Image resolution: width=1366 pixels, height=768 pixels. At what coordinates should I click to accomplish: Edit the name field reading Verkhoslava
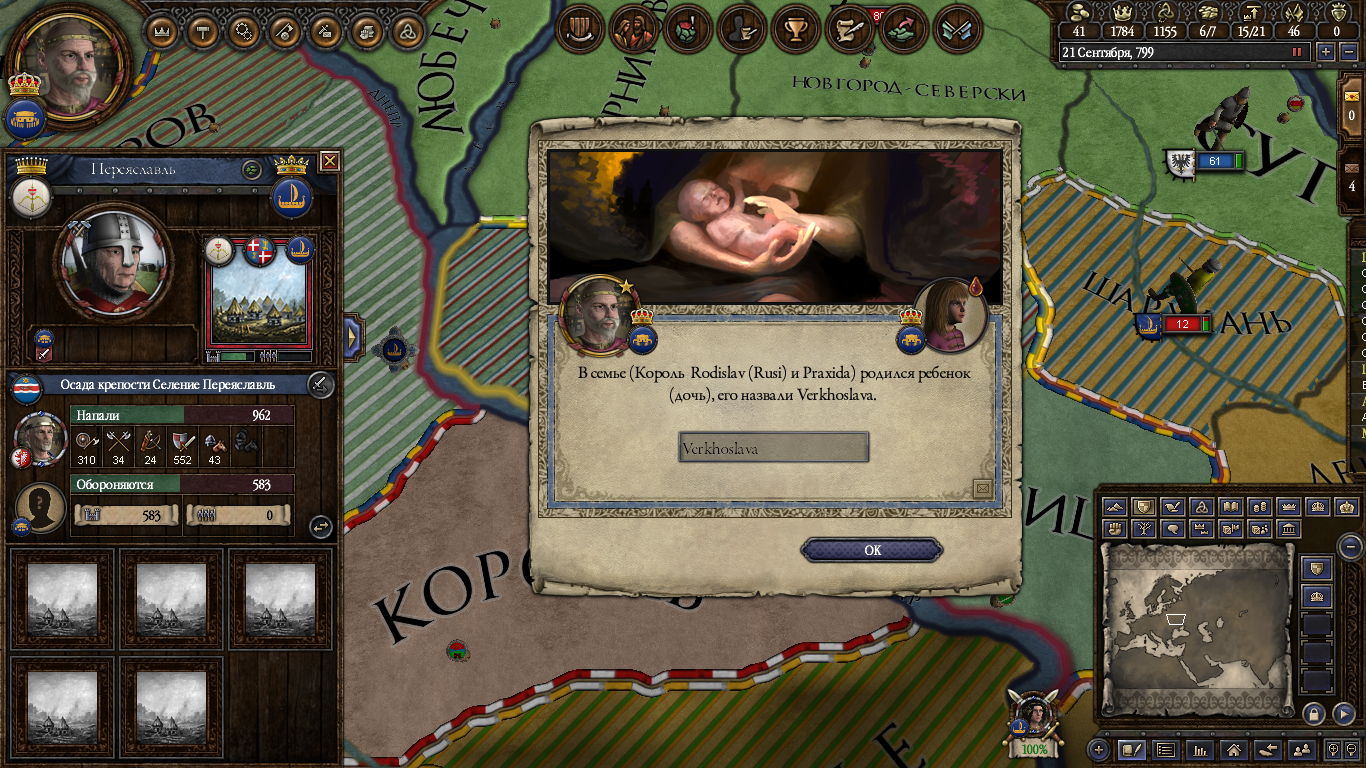(x=773, y=448)
